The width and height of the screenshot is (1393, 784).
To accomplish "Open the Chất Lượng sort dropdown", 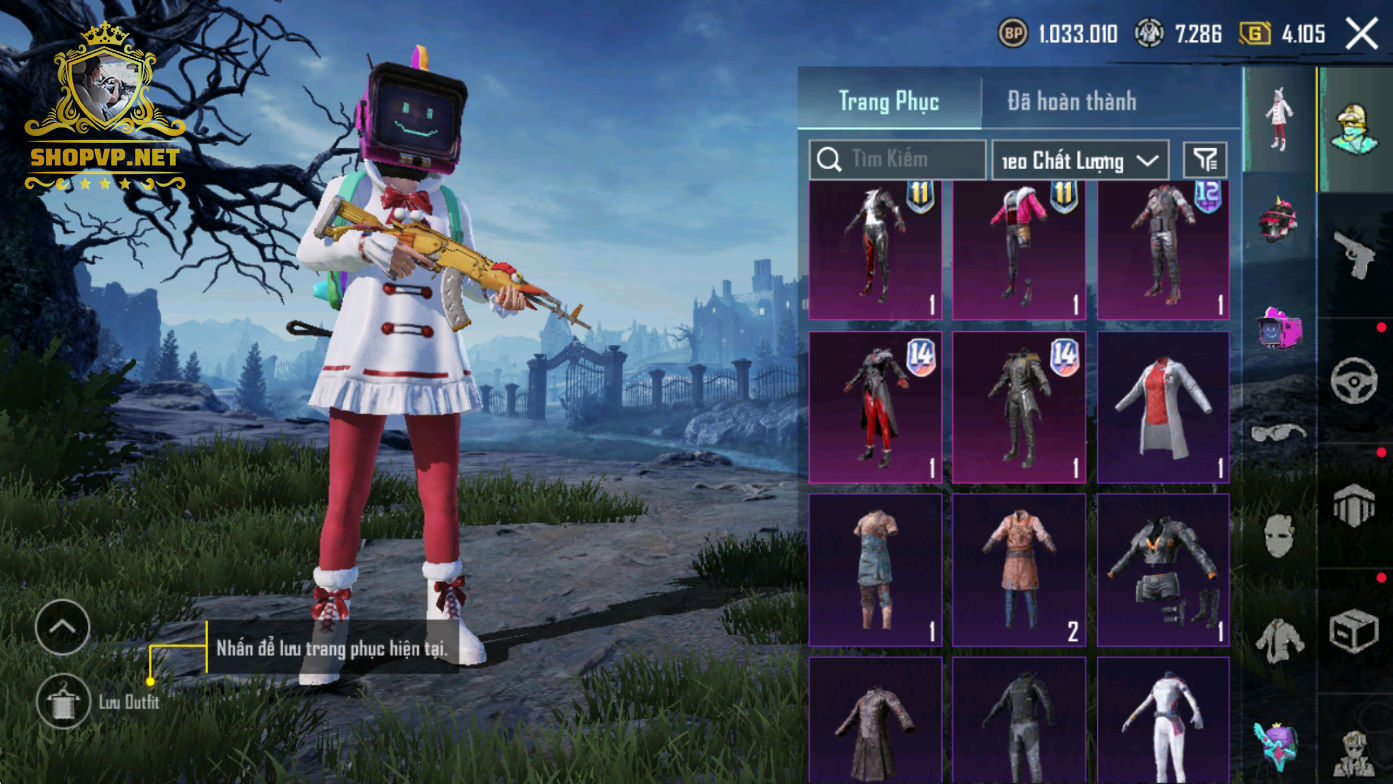I will tap(1080, 160).
